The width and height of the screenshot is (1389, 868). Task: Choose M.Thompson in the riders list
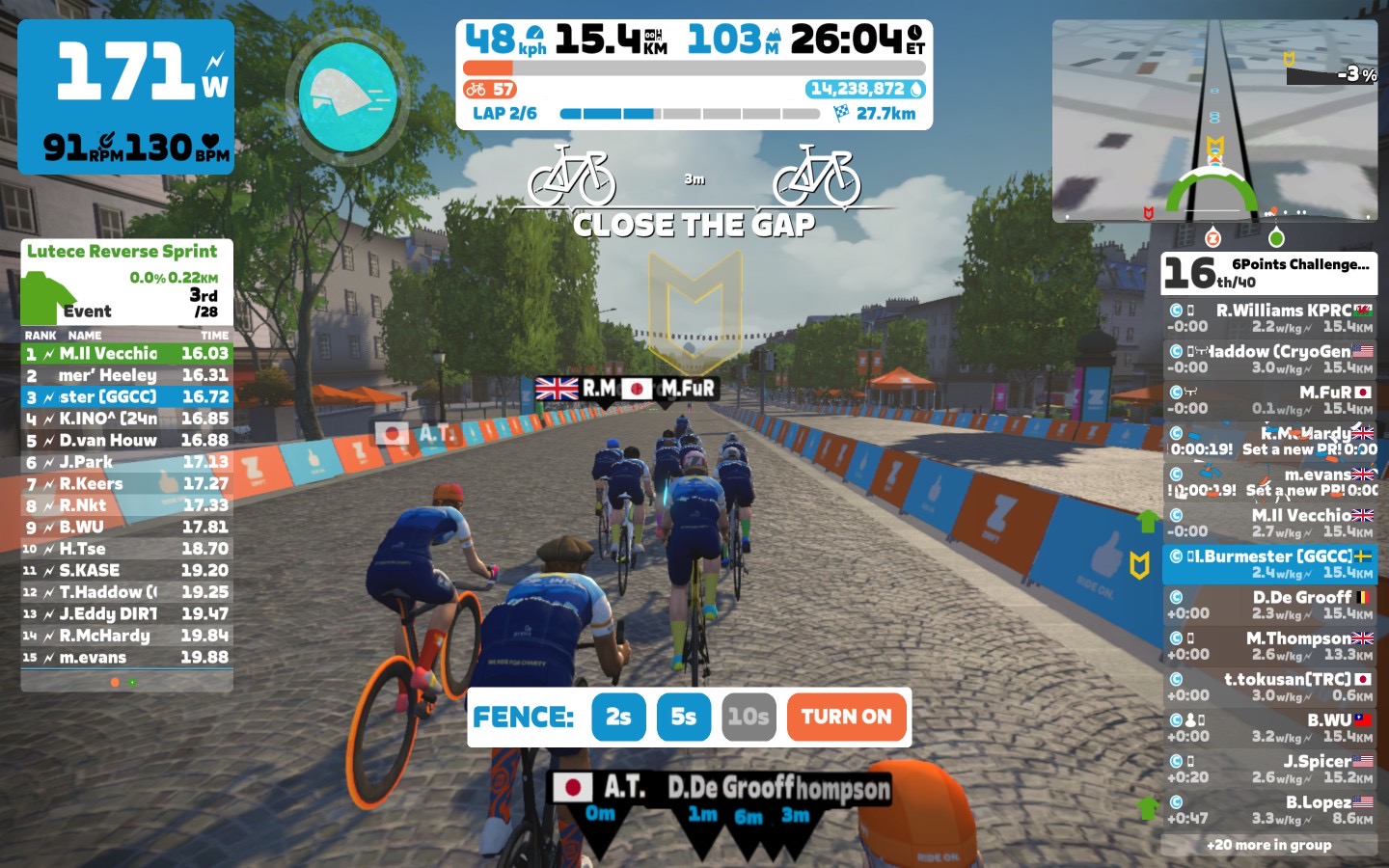point(1269,646)
